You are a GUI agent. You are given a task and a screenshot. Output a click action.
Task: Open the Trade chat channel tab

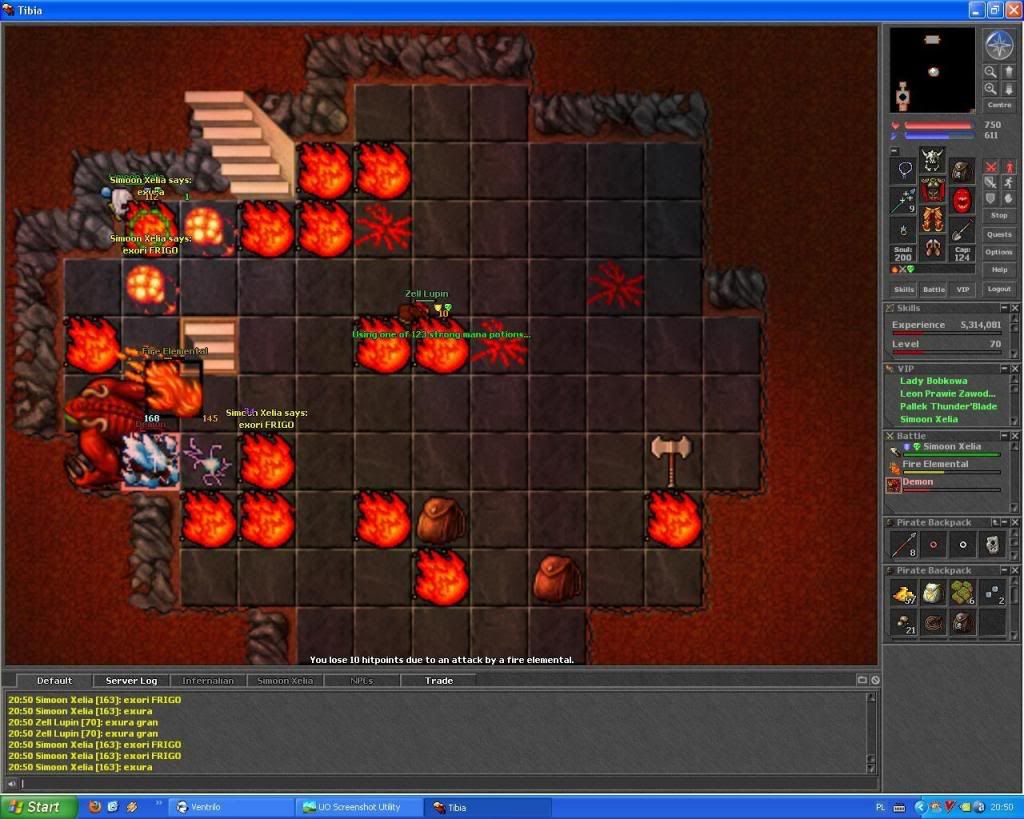coord(439,681)
